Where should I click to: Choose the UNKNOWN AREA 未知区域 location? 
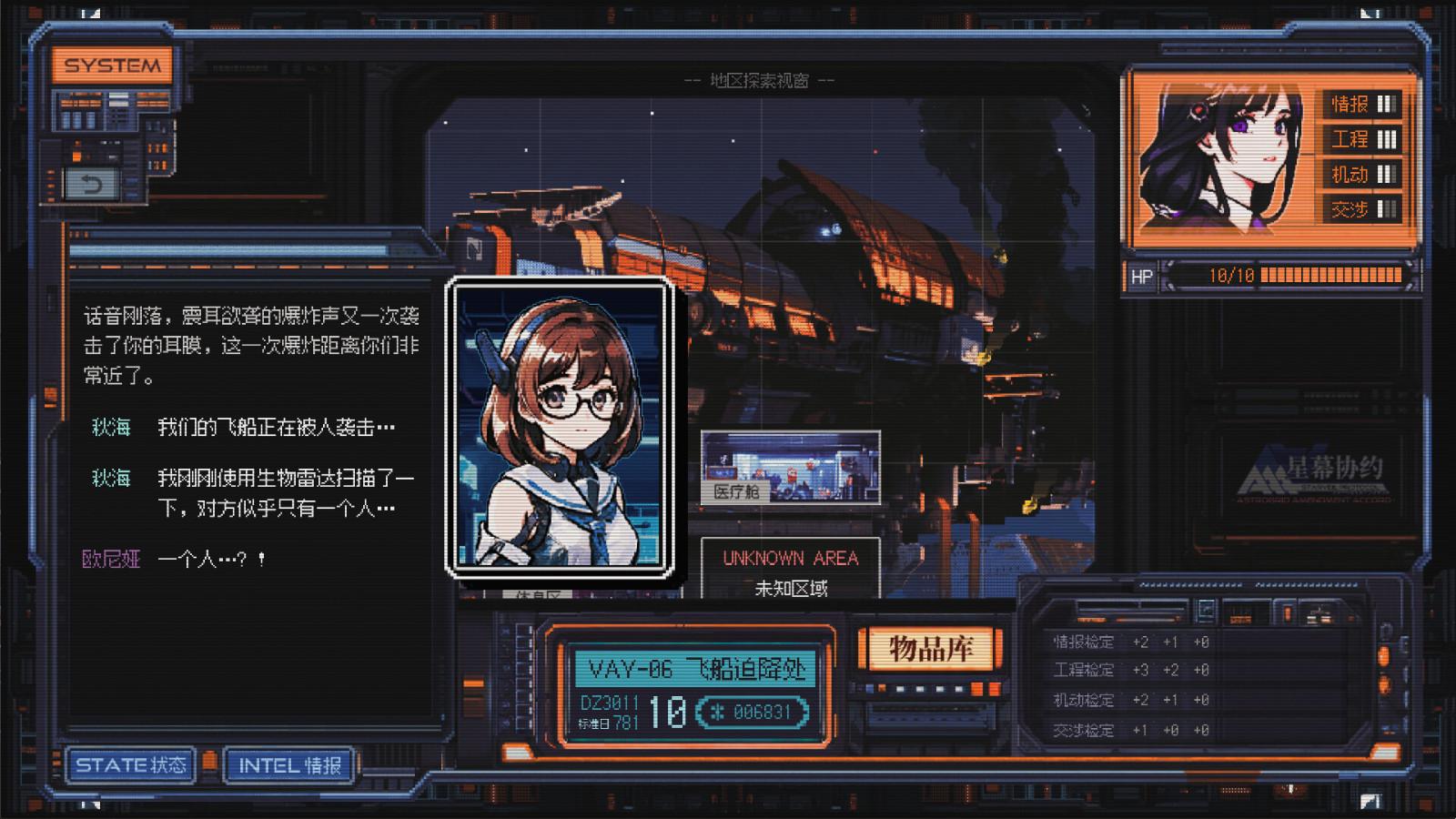coord(790,571)
